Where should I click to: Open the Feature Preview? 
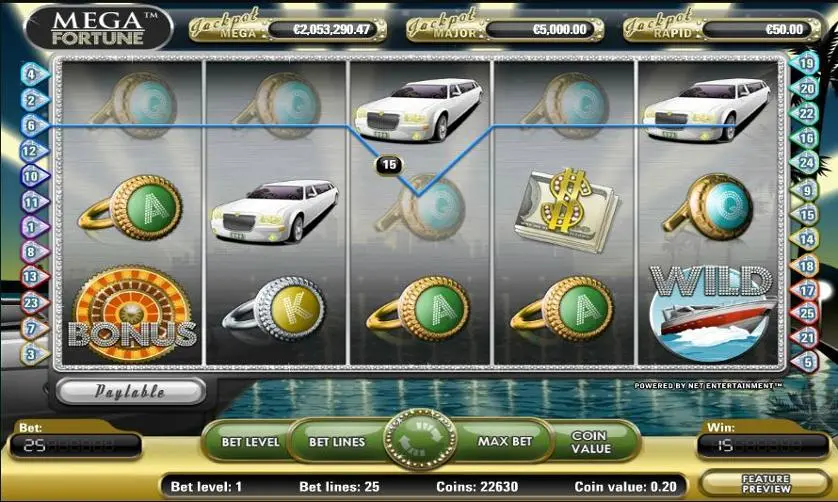(765, 484)
